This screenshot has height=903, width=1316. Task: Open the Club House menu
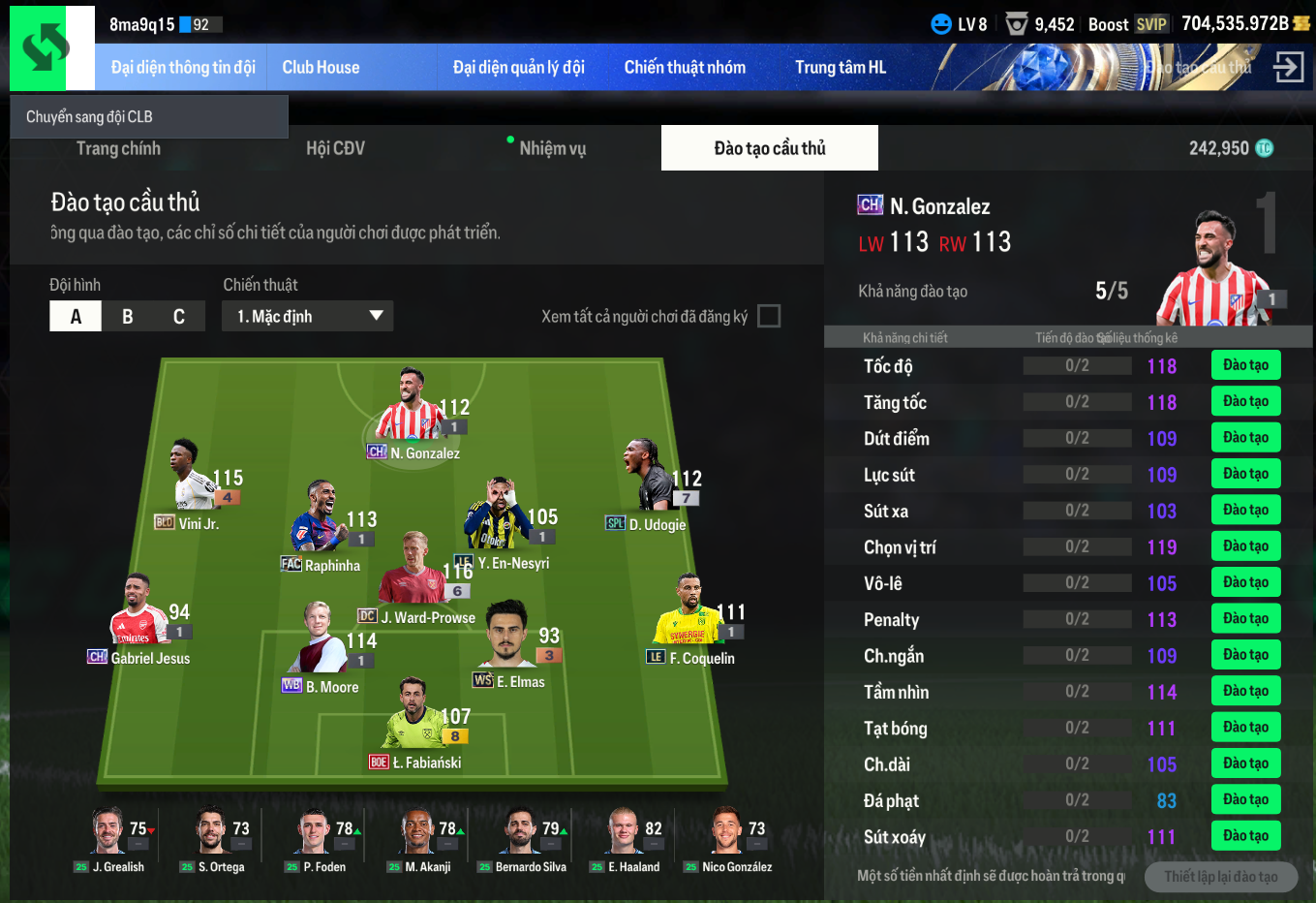pos(321,68)
